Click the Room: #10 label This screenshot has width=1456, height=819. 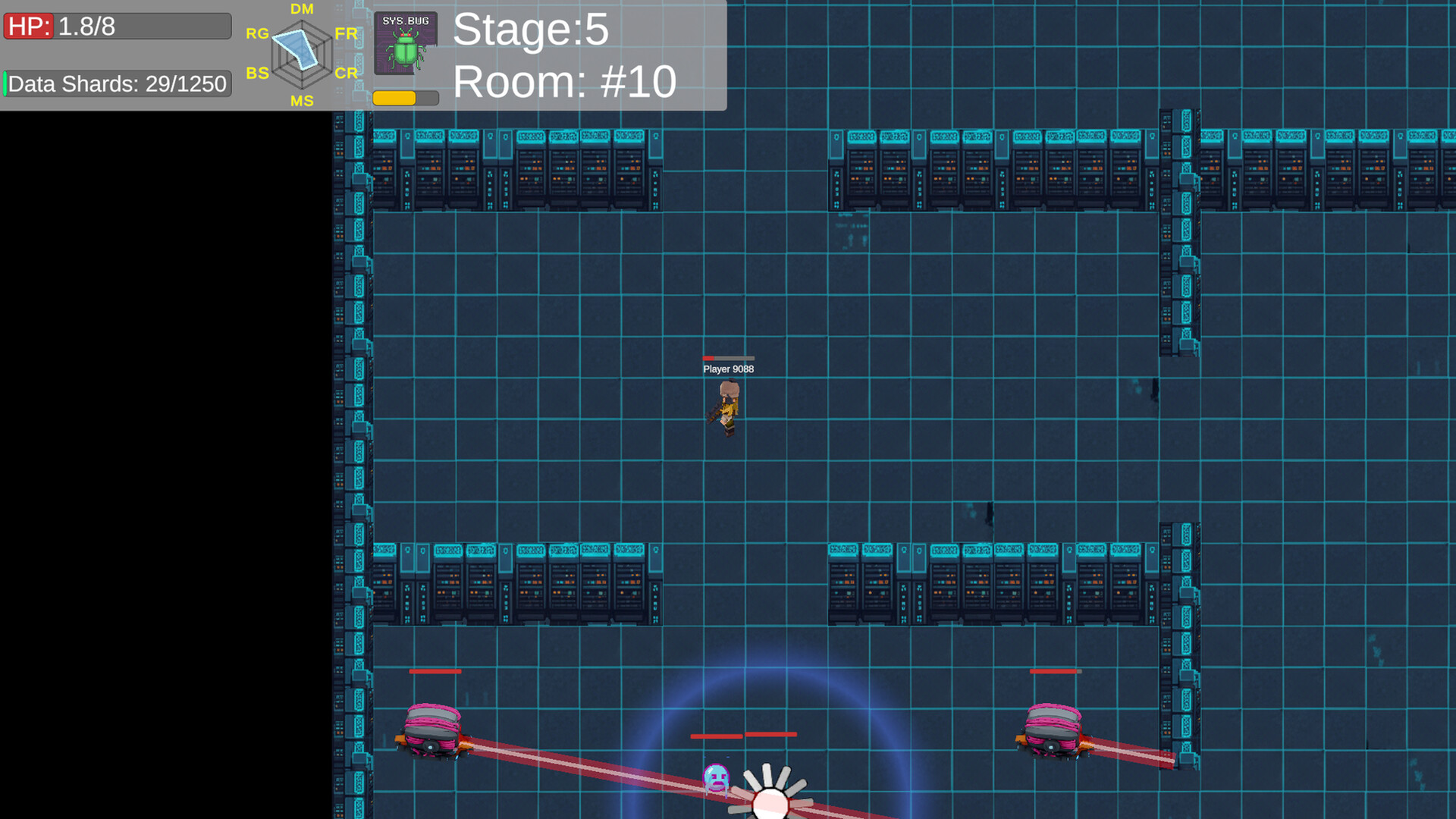[x=563, y=81]
